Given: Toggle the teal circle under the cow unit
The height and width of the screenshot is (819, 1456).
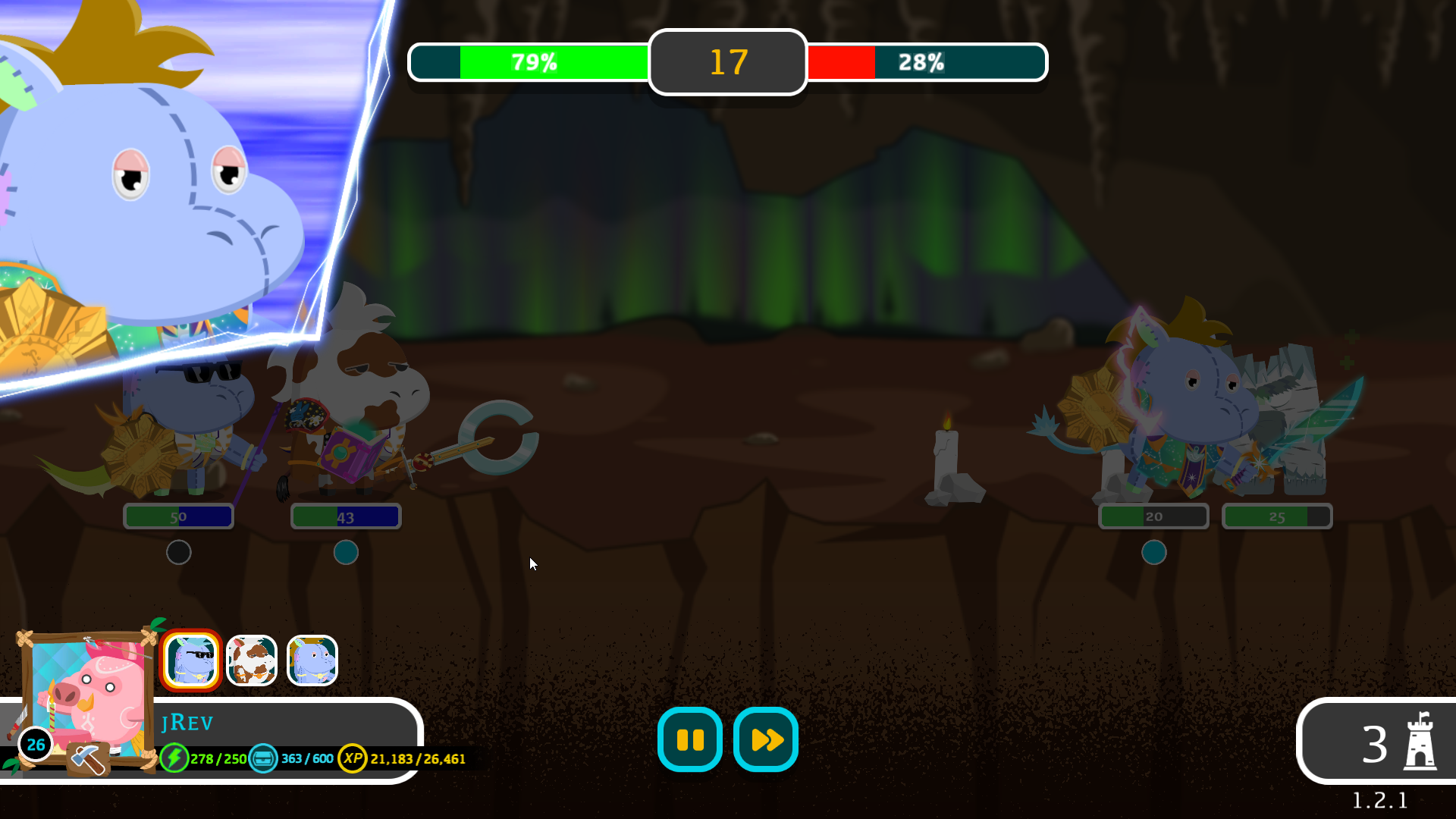Looking at the screenshot, I should coord(345,553).
